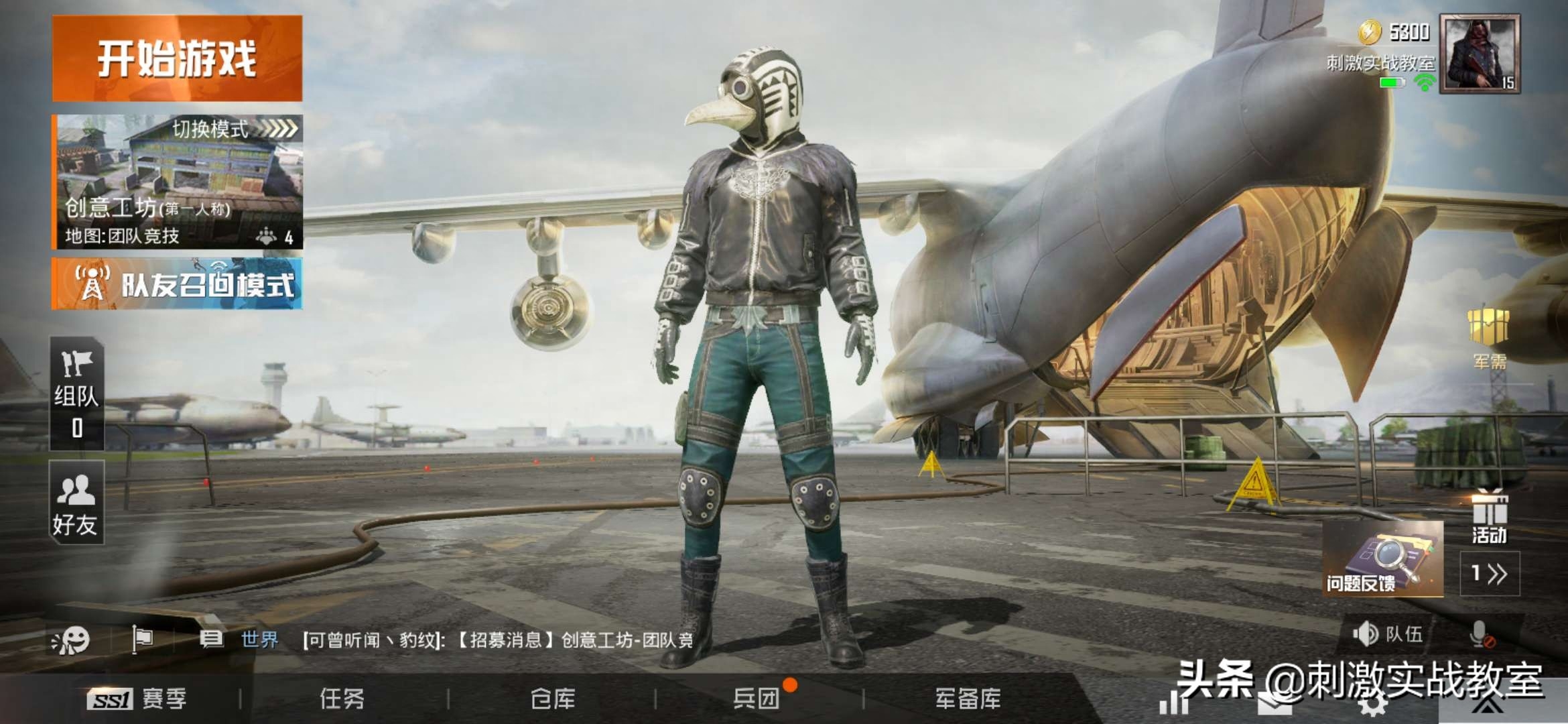The image size is (1568, 724).
Task: Open the SS1 赛季 season page
Action: pos(137,699)
